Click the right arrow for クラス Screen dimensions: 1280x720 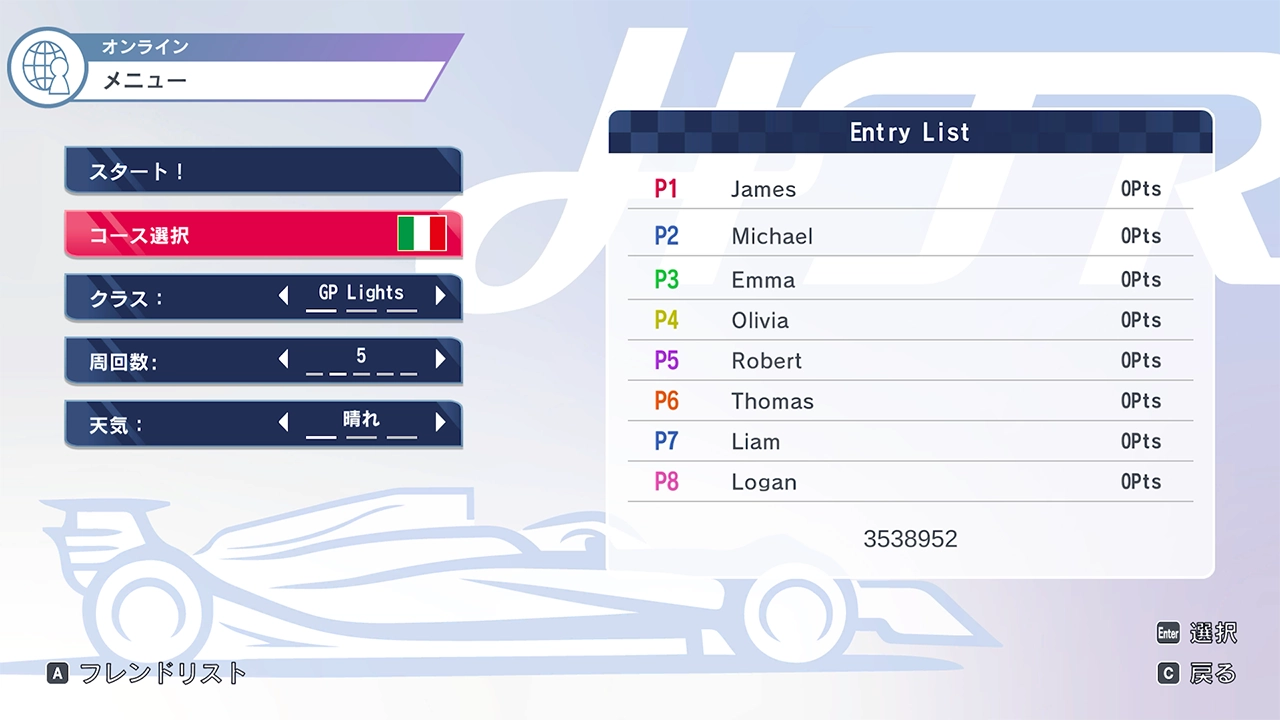tap(440, 296)
